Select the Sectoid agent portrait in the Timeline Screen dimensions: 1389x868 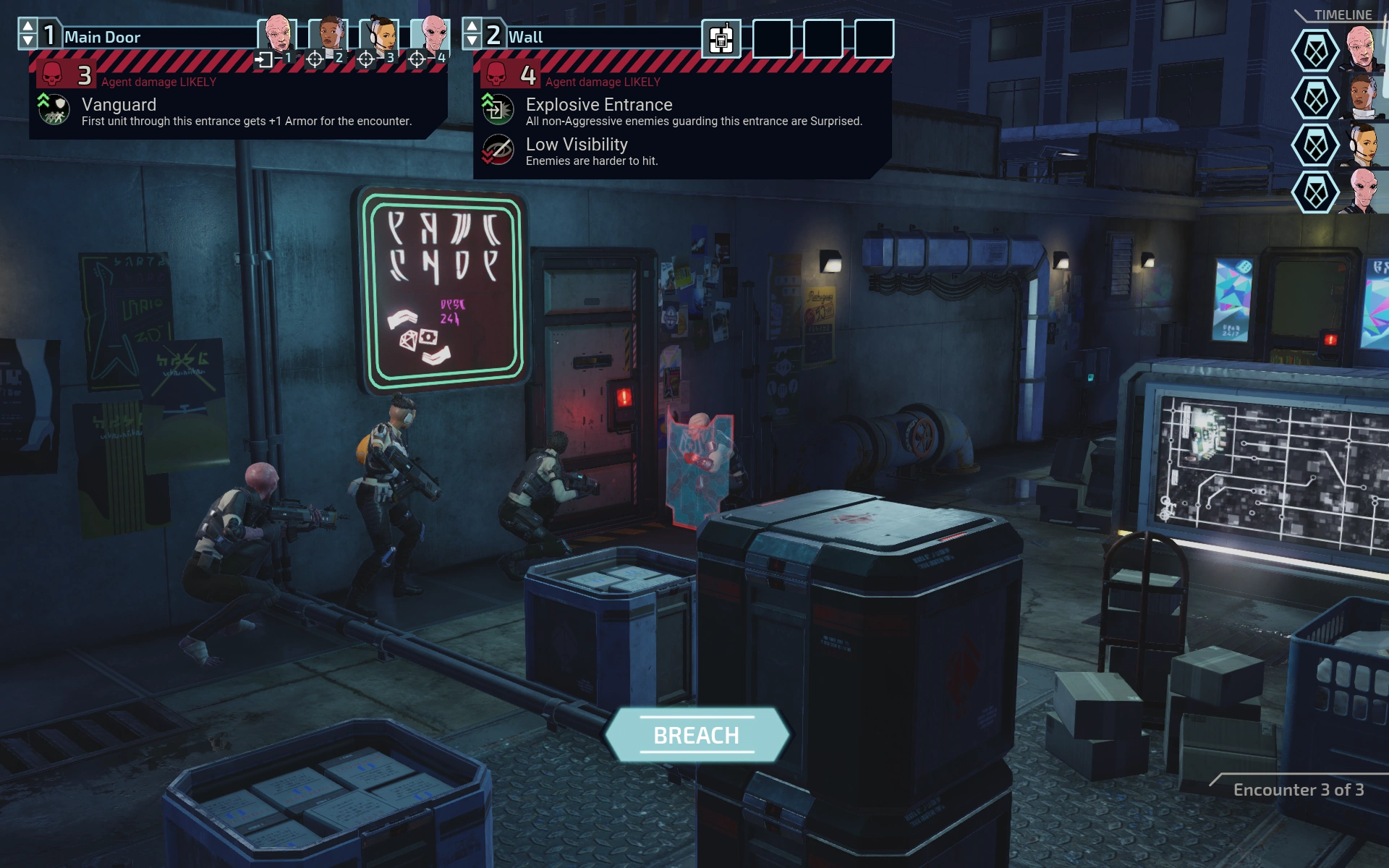tap(1362, 191)
